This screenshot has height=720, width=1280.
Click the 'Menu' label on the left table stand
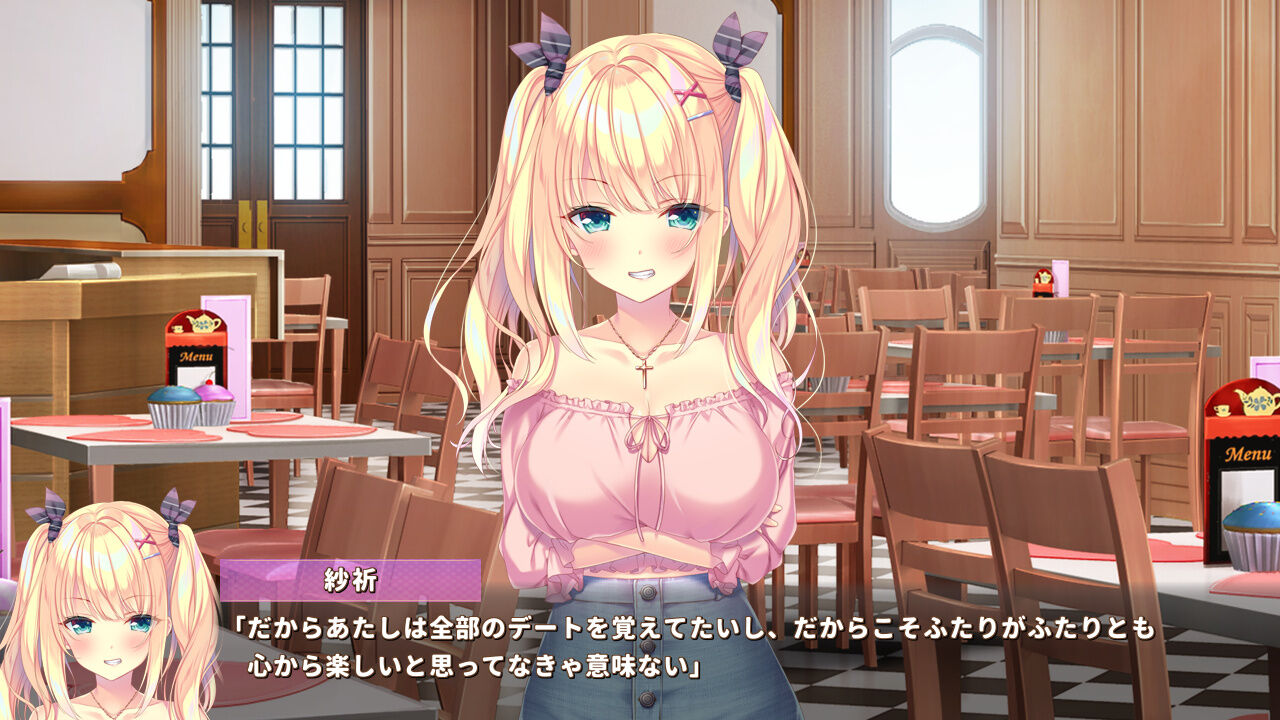[x=196, y=358]
